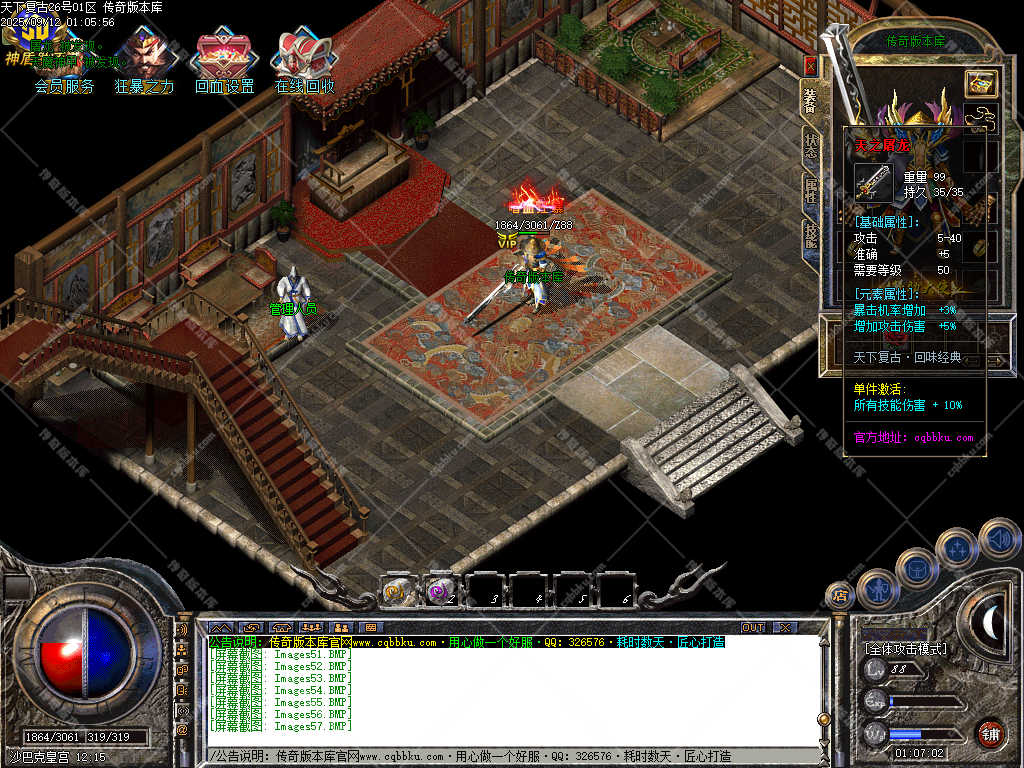Open the bag inventory round button
Screen dimensions: 1024x768
click(916, 569)
